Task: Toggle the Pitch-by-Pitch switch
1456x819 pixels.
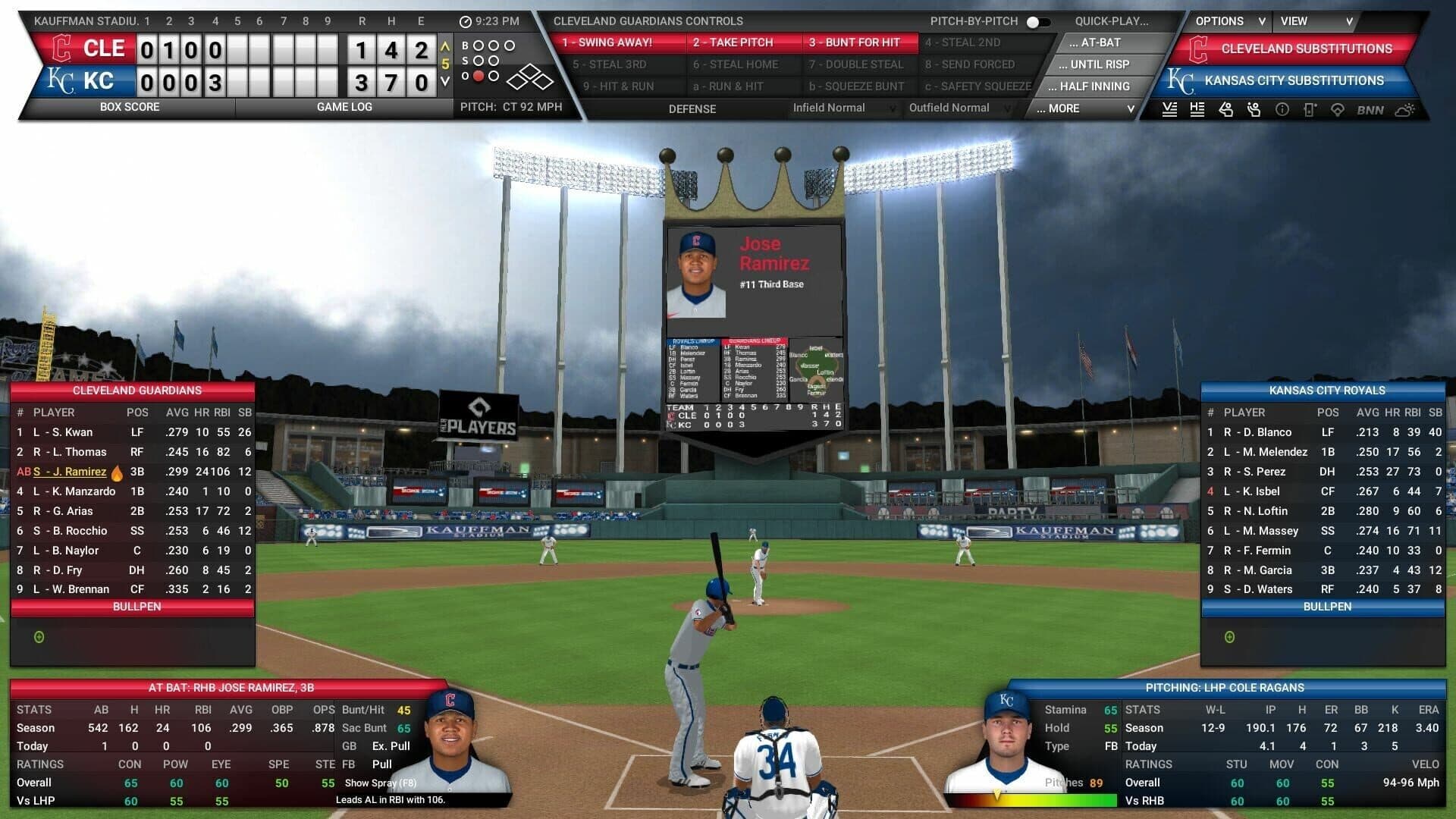Action: pos(1037,22)
